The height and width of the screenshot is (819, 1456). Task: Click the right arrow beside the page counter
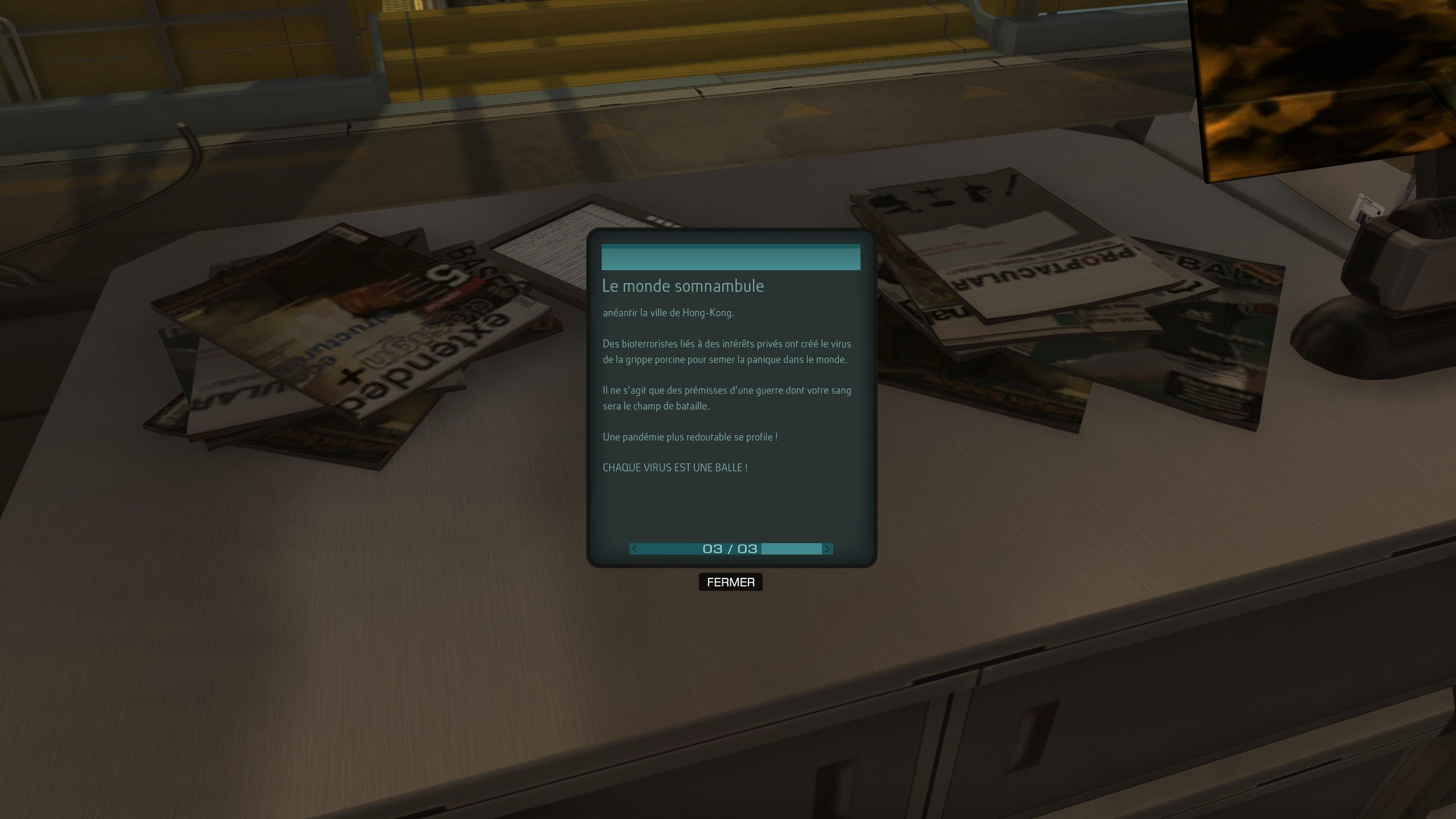pos(828,549)
